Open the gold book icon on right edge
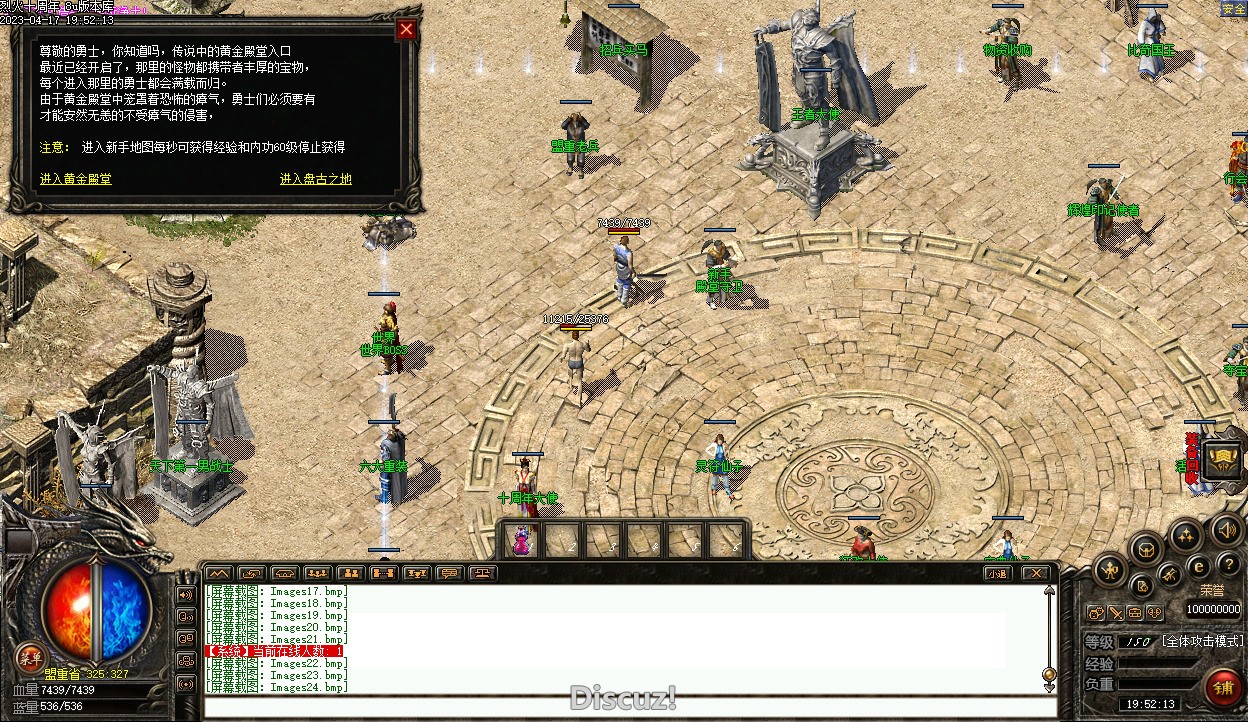Viewport: 1248px width, 722px height. point(1222,460)
